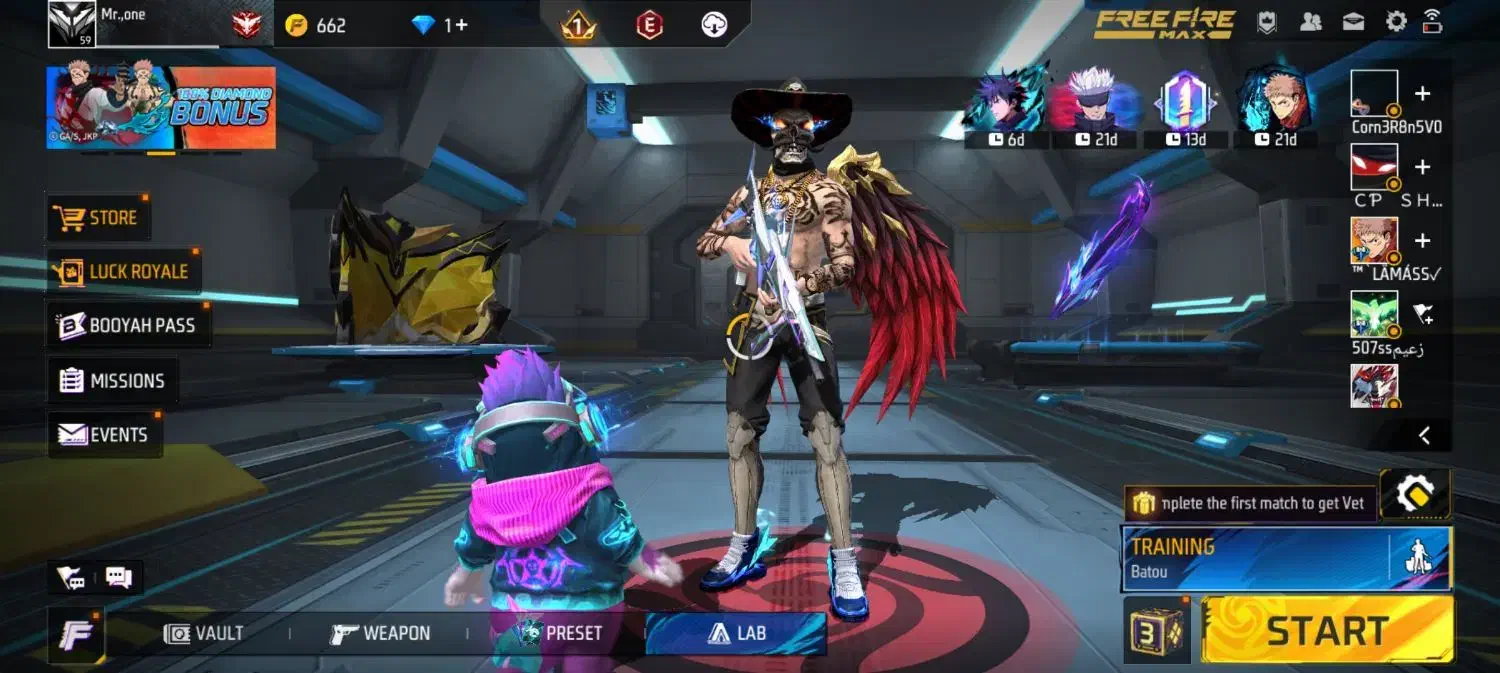This screenshot has width=1500, height=673.
Task: Open the friends icon in top bar
Action: coord(1311,22)
